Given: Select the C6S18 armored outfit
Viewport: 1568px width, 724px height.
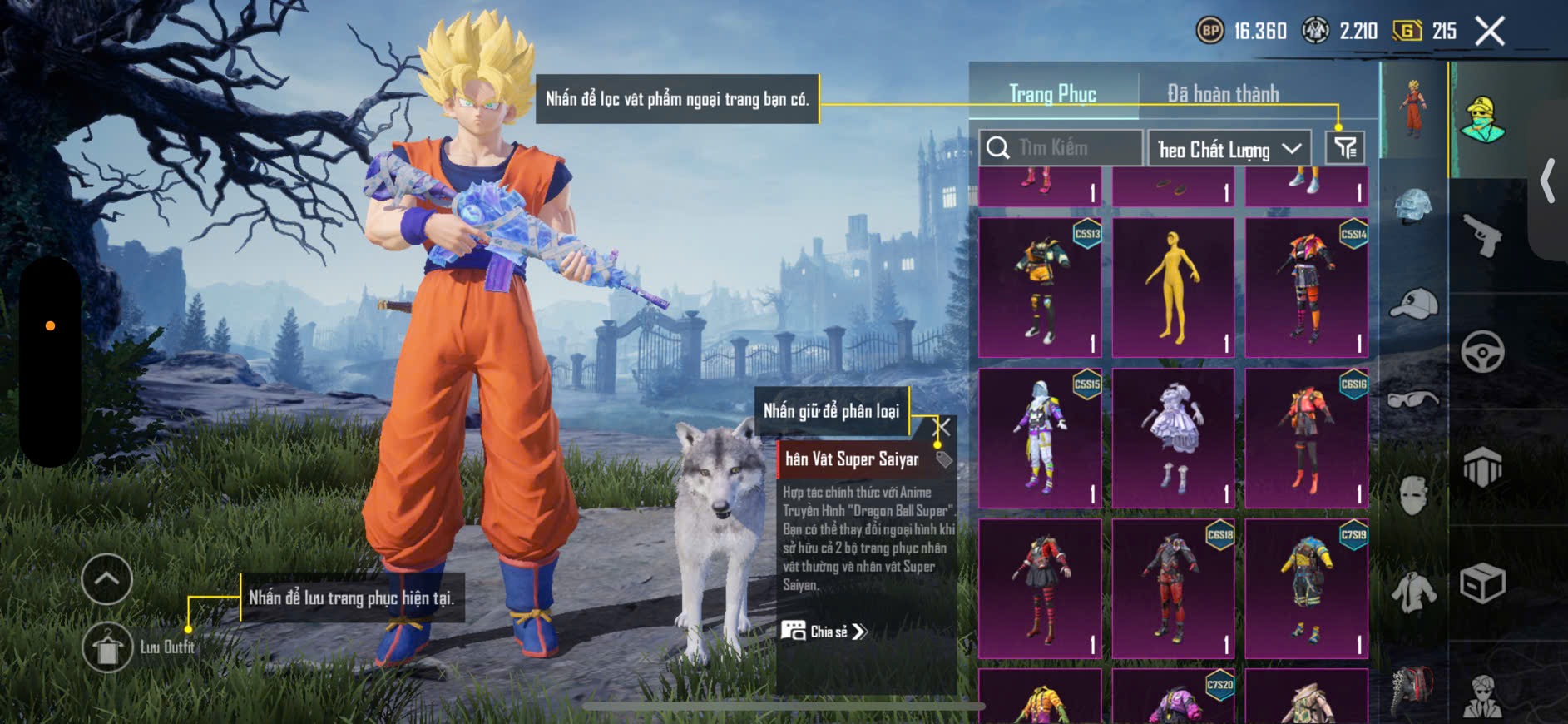Looking at the screenshot, I should pyautogui.click(x=1173, y=588).
